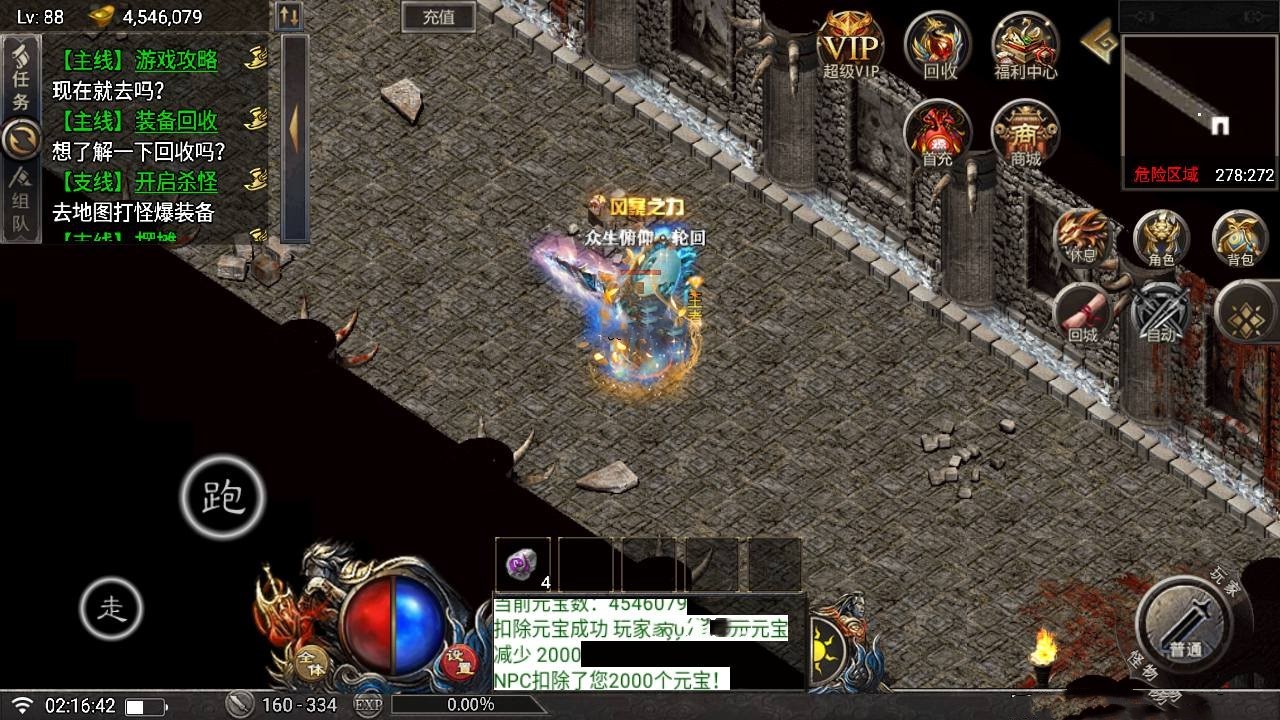This screenshot has width=1280, height=720.
Task: Select the 游戏攻略 main quest
Action: pyautogui.click(x=176, y=61)
